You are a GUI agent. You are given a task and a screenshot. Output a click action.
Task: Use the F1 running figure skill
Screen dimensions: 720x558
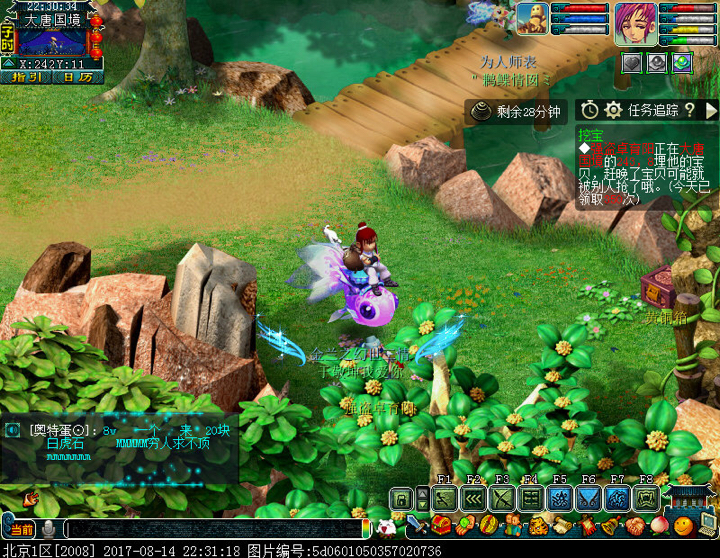pyautogui.click(x=445, y=498)
